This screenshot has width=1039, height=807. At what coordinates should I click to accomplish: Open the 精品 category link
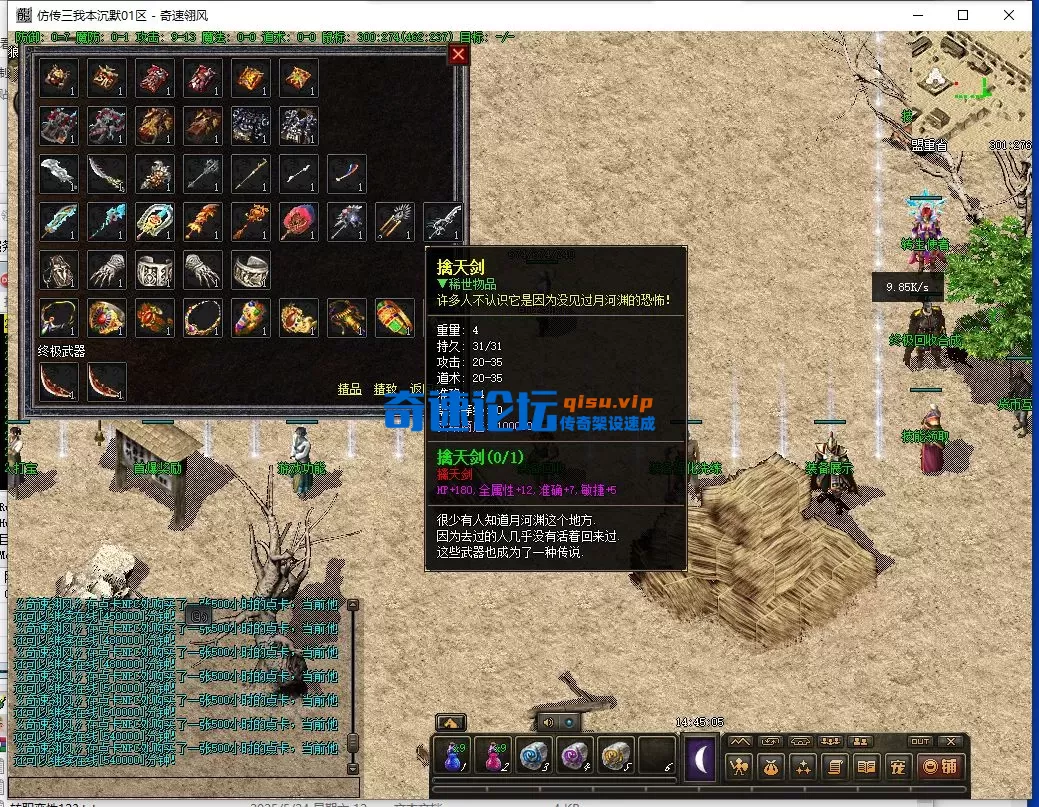[349, 389]
